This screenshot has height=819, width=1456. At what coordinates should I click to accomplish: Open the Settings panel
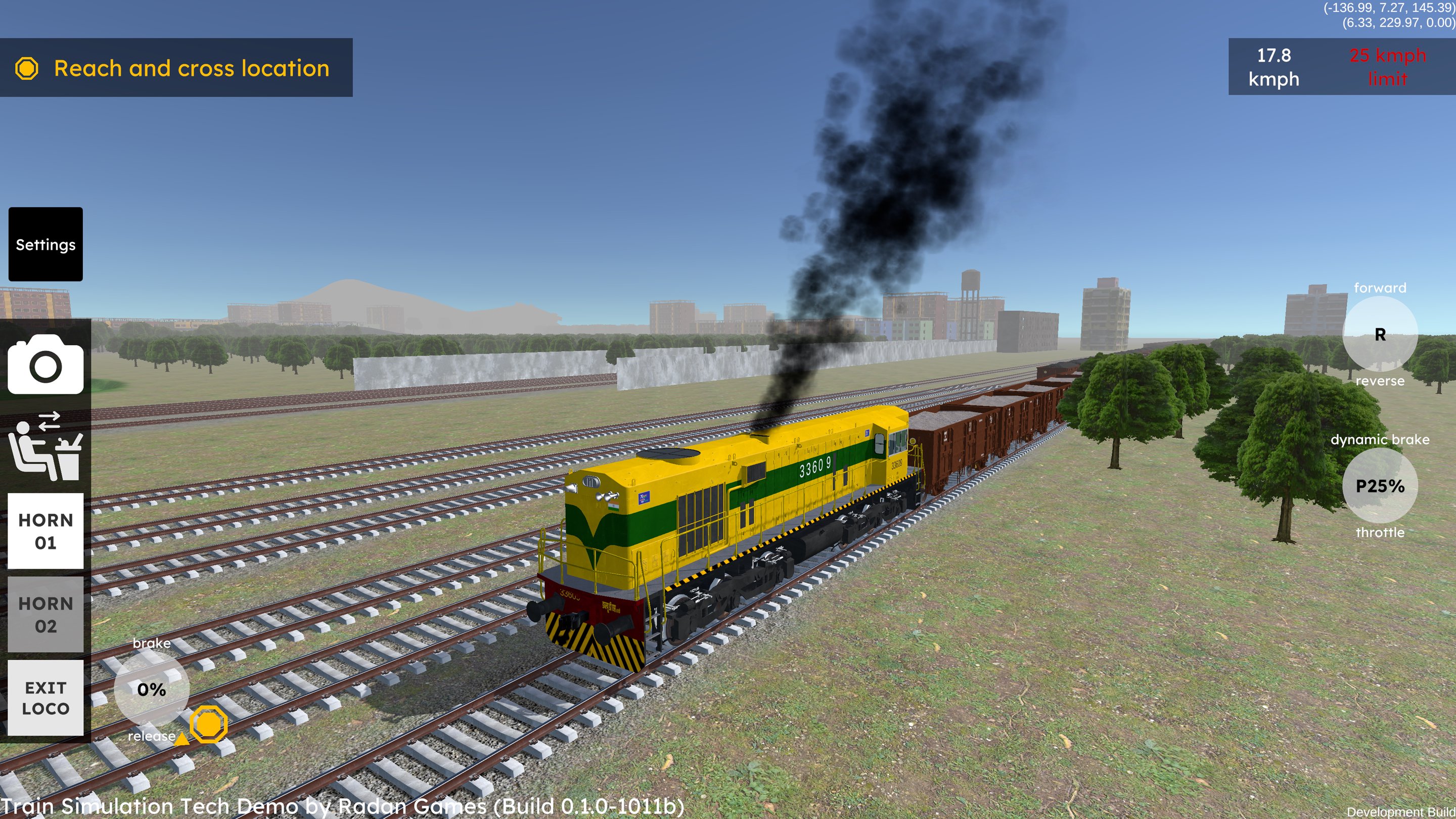45,245
